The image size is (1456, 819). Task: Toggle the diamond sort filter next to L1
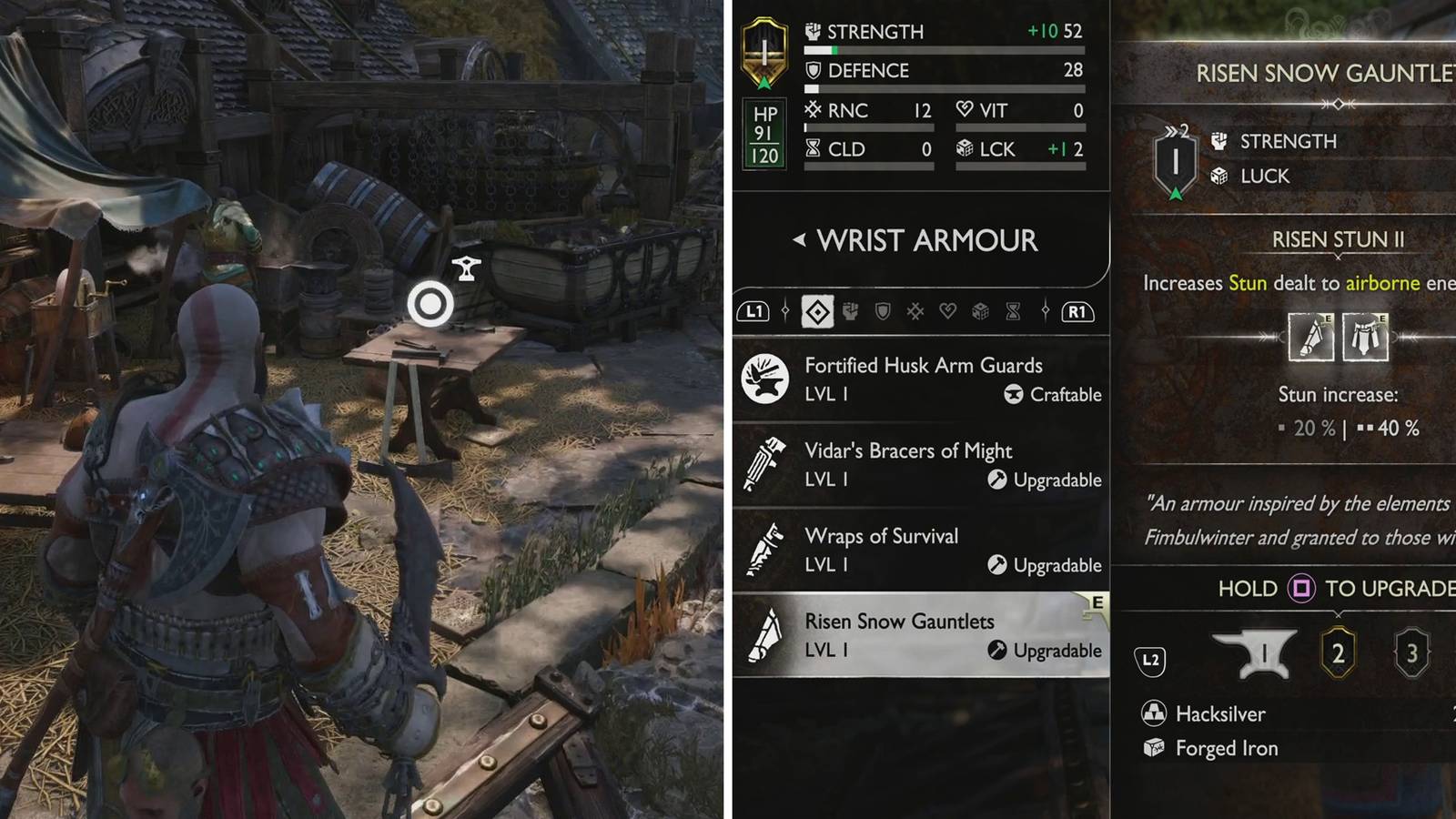click(818, 312)
